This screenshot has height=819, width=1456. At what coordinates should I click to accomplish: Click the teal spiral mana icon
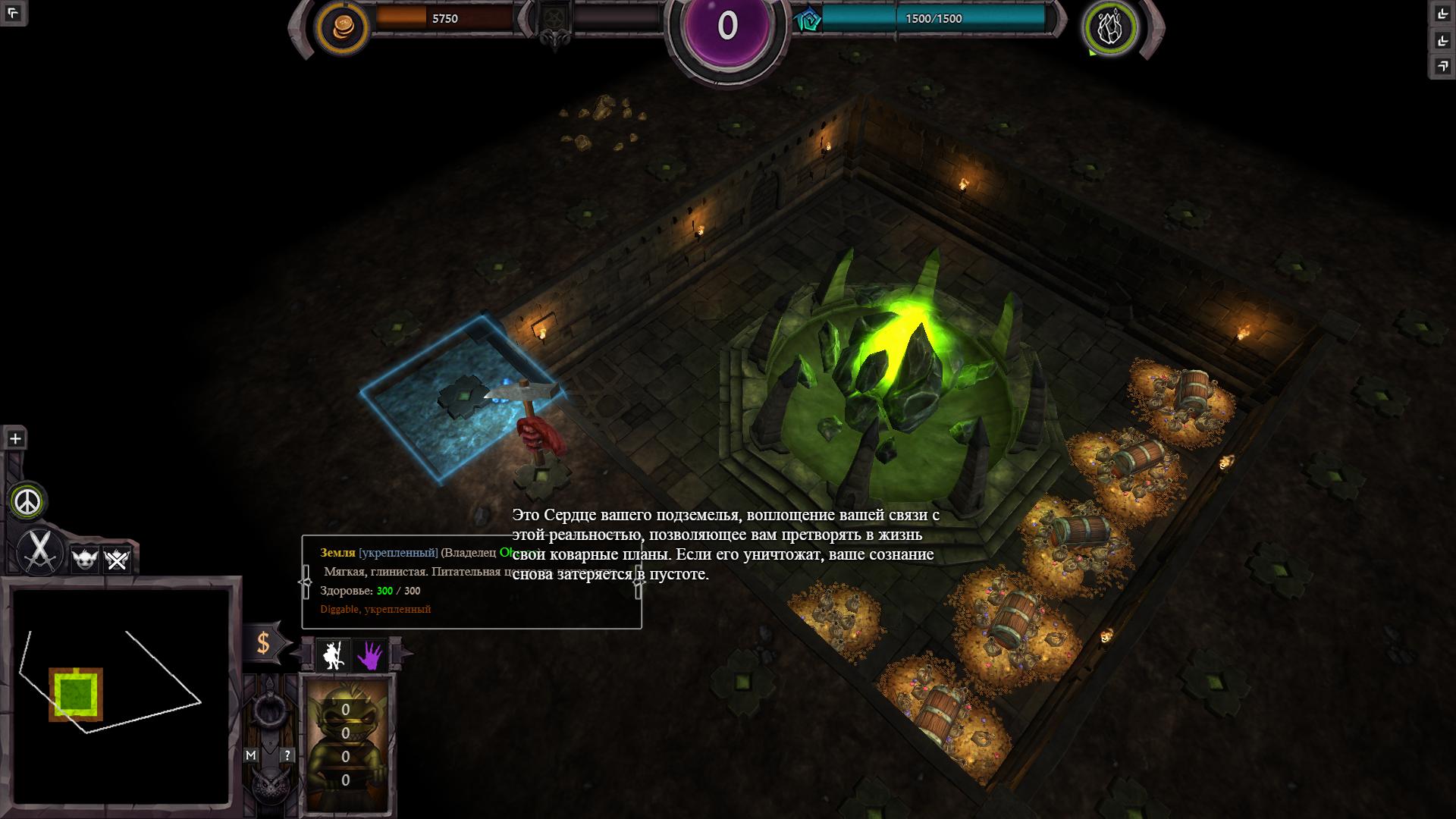tap(809, 20)
